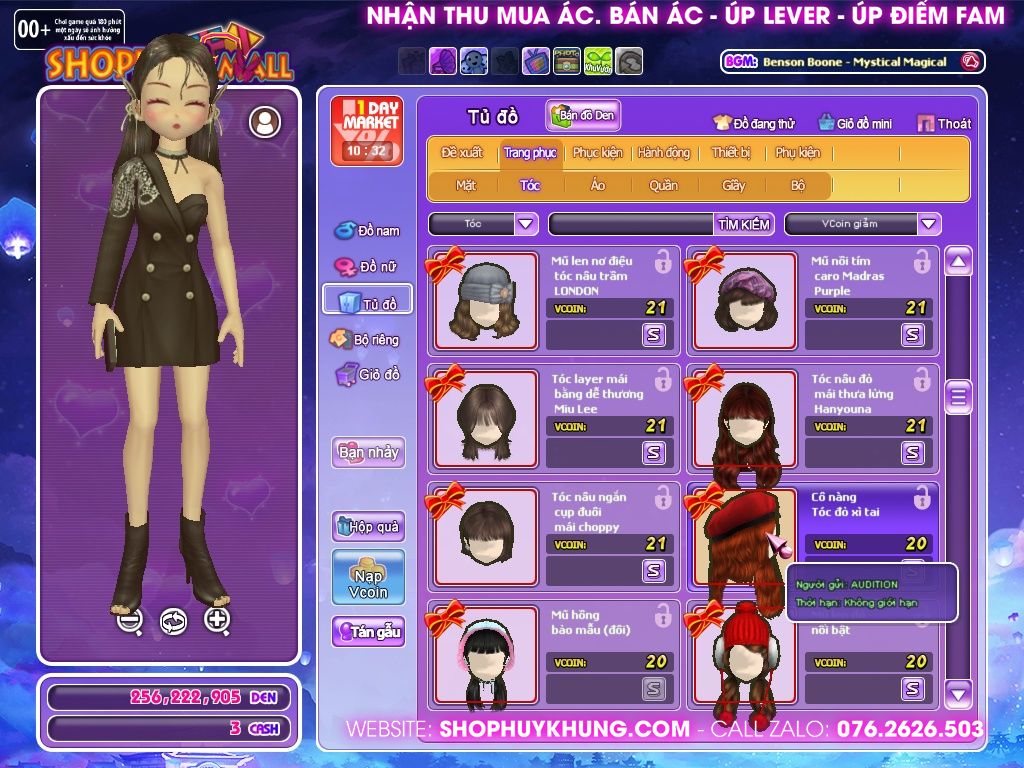The image size is (1024, 768).
Task: Open Giỏ đồ mini
Action: click(x=854, y=123)
